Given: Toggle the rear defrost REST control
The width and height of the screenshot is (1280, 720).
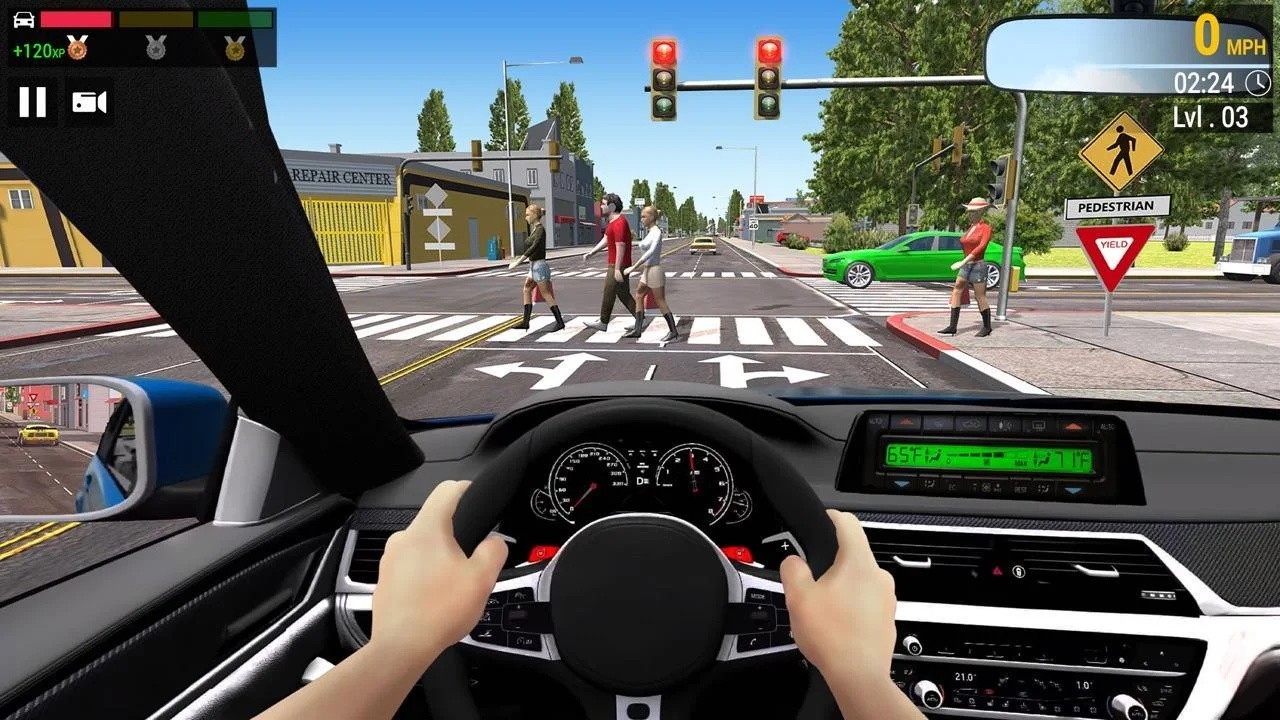Looking at the screenshot, I should [1019, 486].
